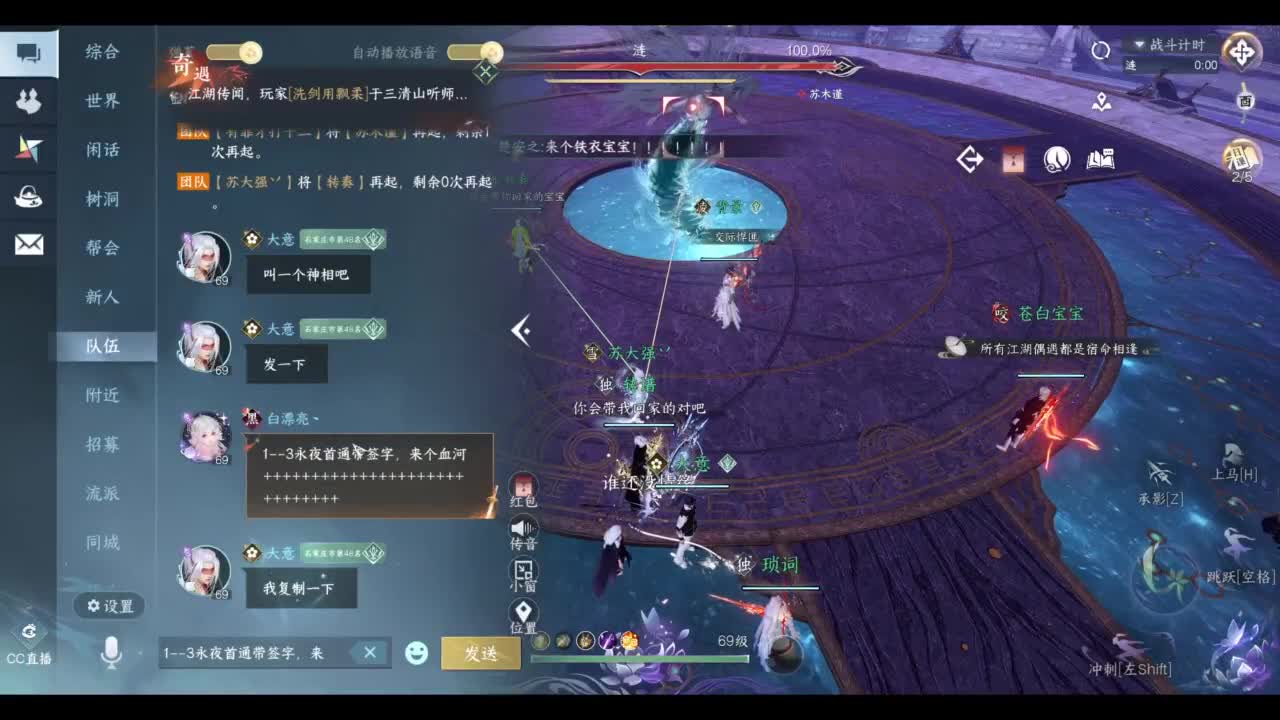Collapse the chat panel with the left chevron
The width and height of the screenshot is (1280, 720).
click(519, 330)
